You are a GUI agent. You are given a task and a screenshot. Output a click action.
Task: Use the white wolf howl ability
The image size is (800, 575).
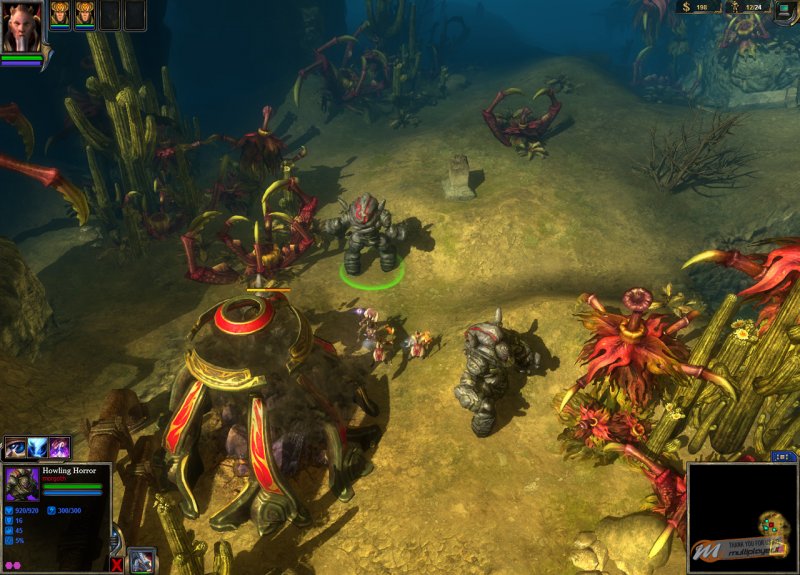point(38,448)
